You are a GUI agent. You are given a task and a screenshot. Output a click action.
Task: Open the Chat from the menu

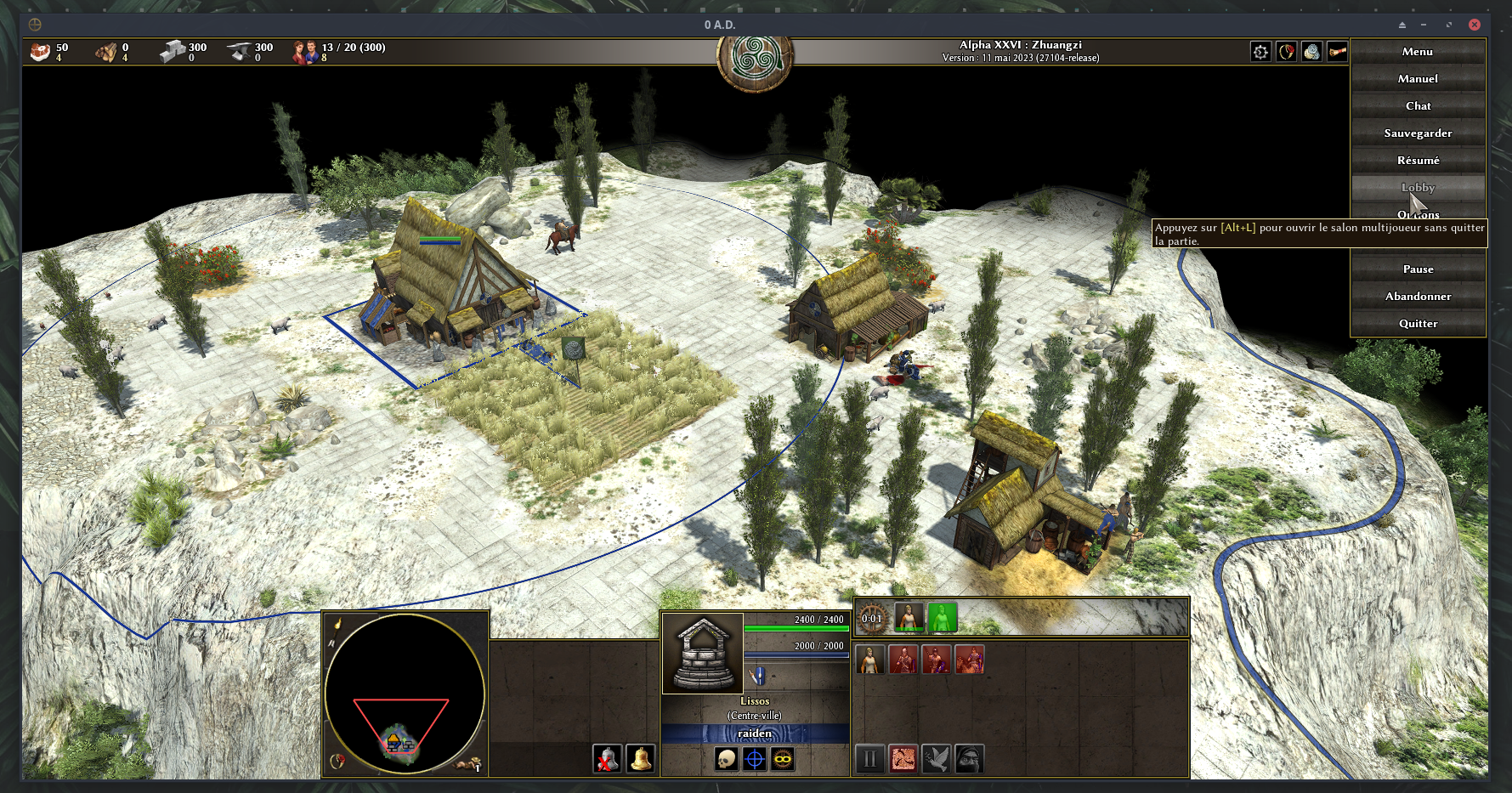coord(1418,106)
